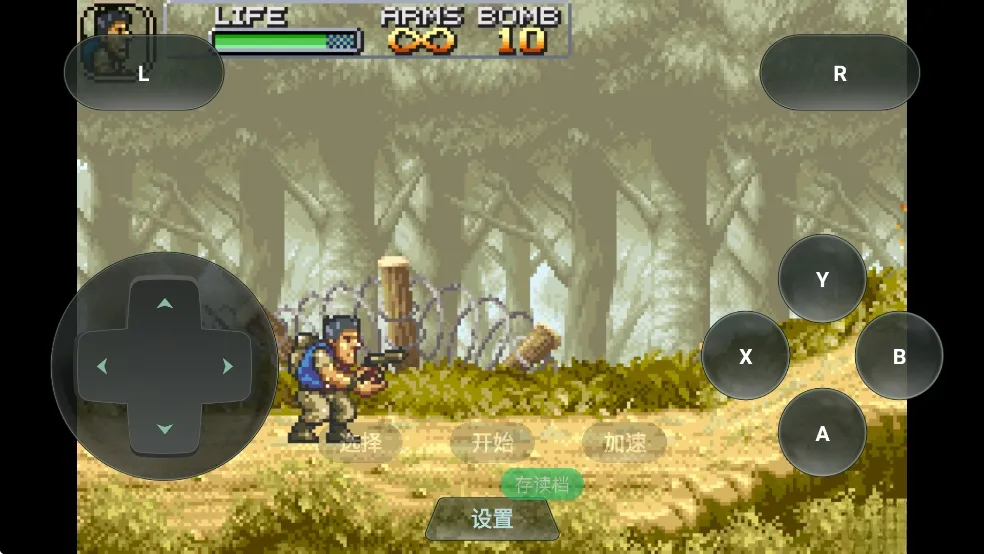
Task: Tap the L shoulder button
Action: click(143, 73)
